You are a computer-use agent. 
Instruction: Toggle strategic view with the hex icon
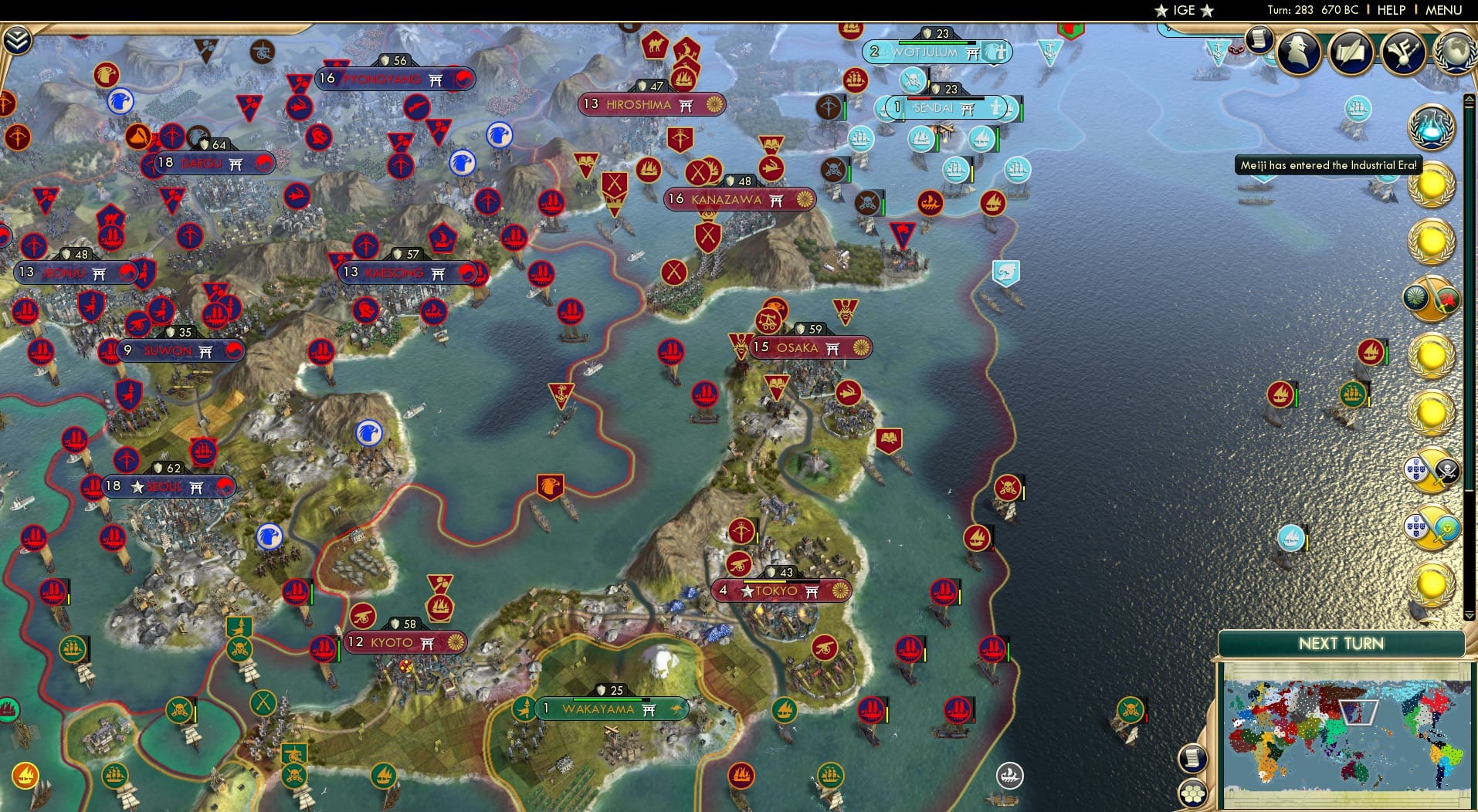[x=1193, y=793]
